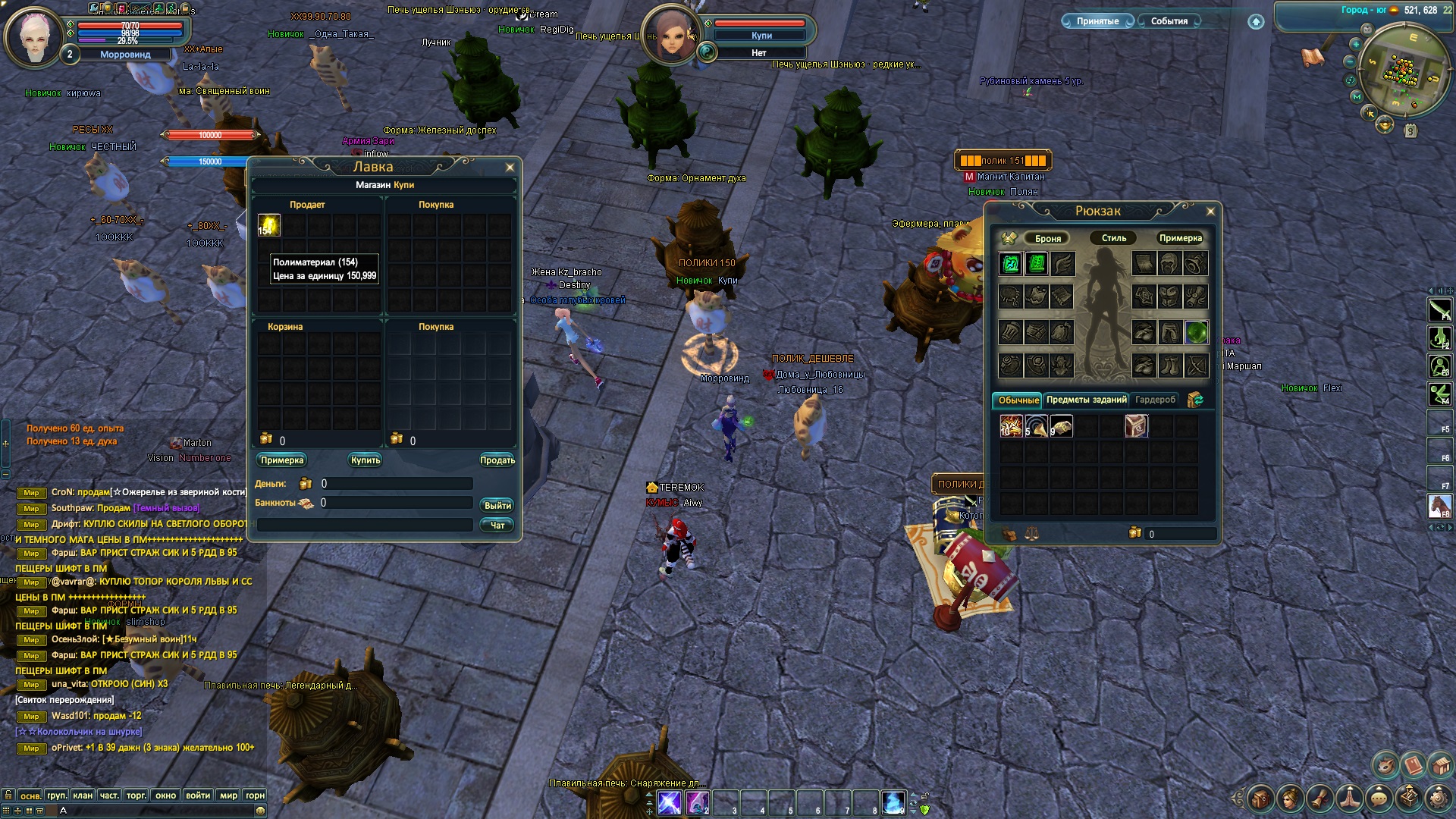Open the События events panel

coord(1169,21)
